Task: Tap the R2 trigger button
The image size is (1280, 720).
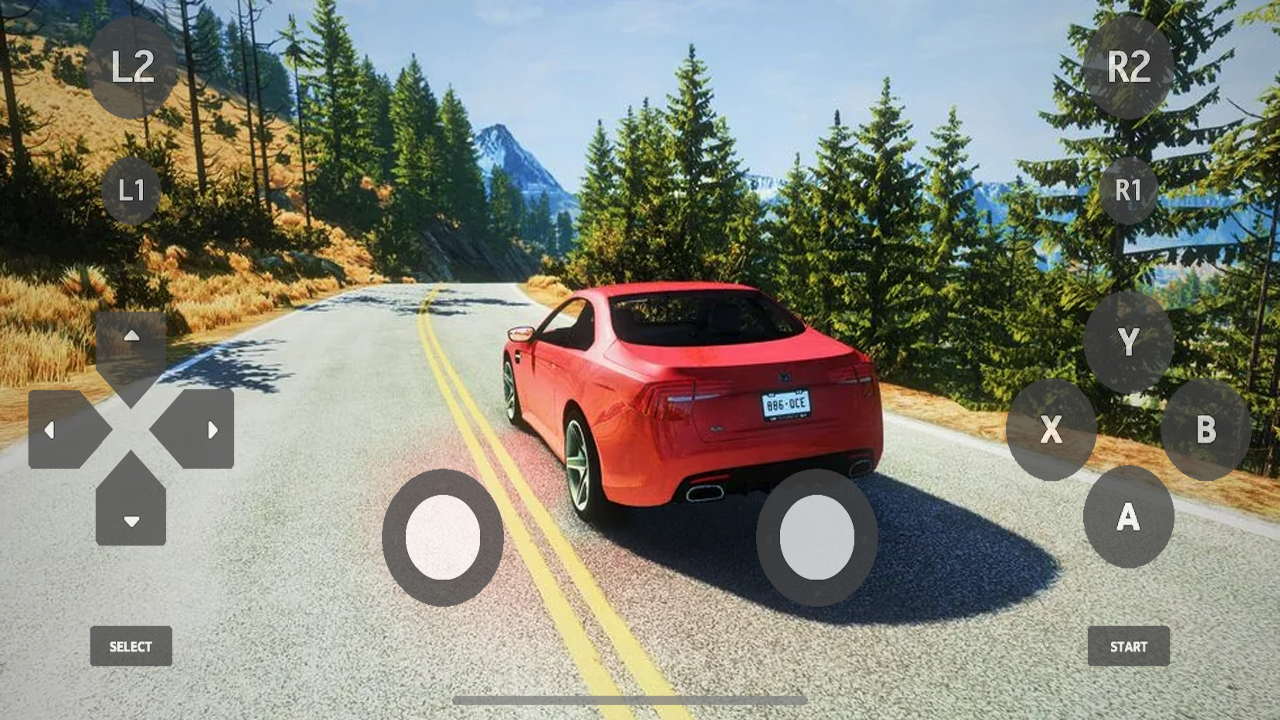Action: pyautogui.click(x=1128, y=67)
